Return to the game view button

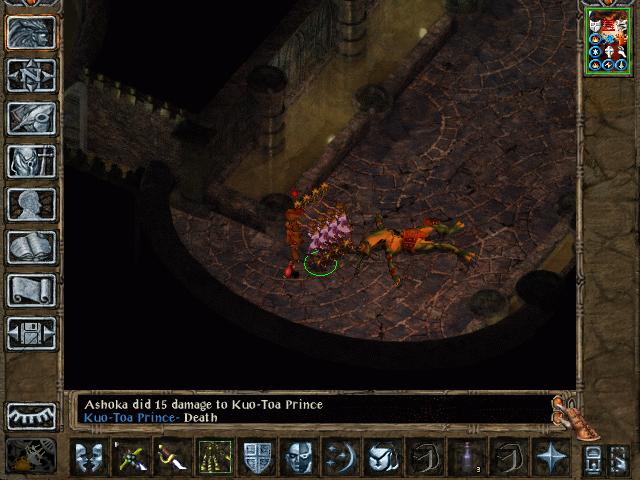point(31,33)
